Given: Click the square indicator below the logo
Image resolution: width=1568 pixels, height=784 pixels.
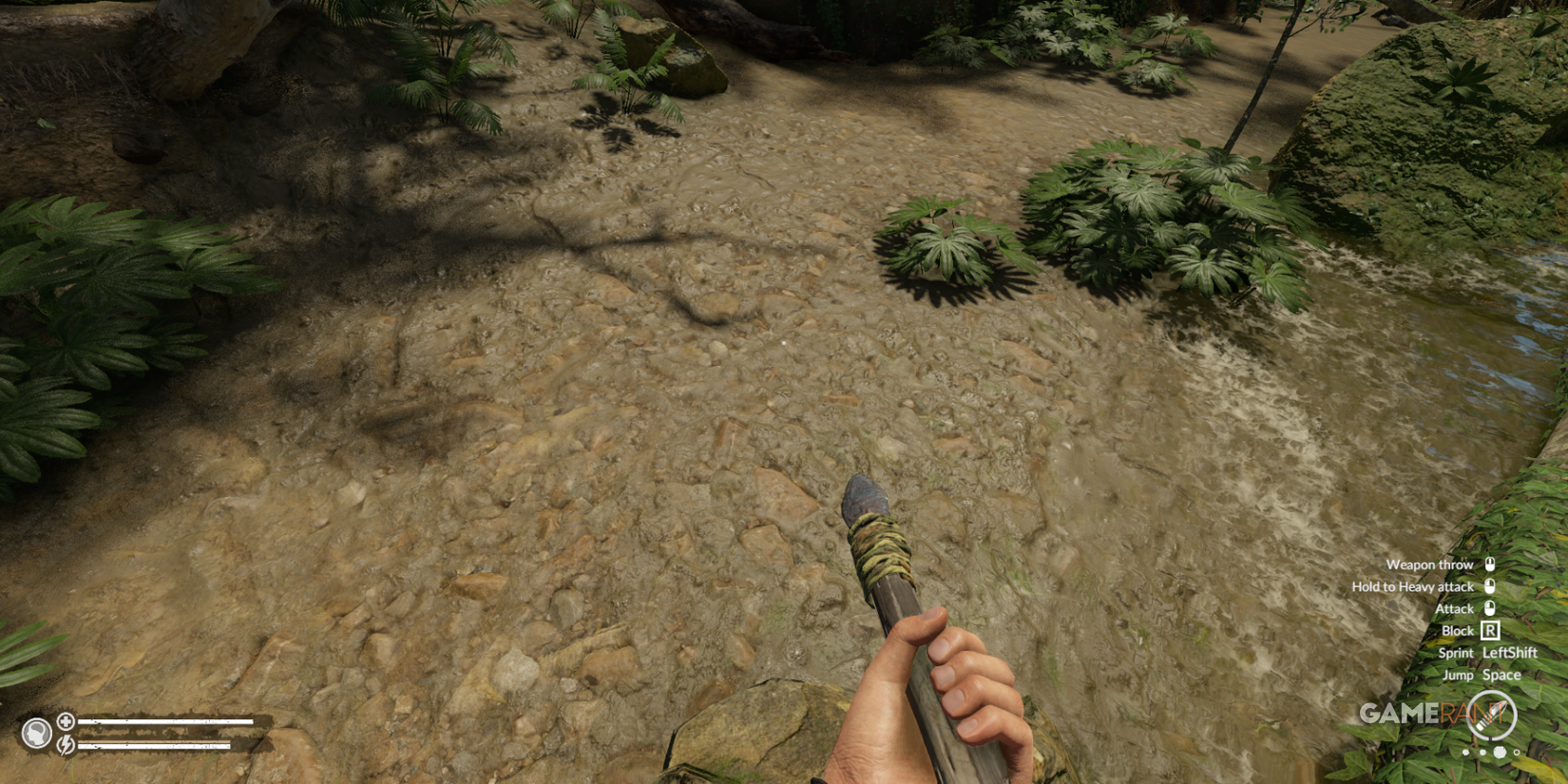Looking at the screenshot, I should pyautogui.click(x=1500, y=753).
